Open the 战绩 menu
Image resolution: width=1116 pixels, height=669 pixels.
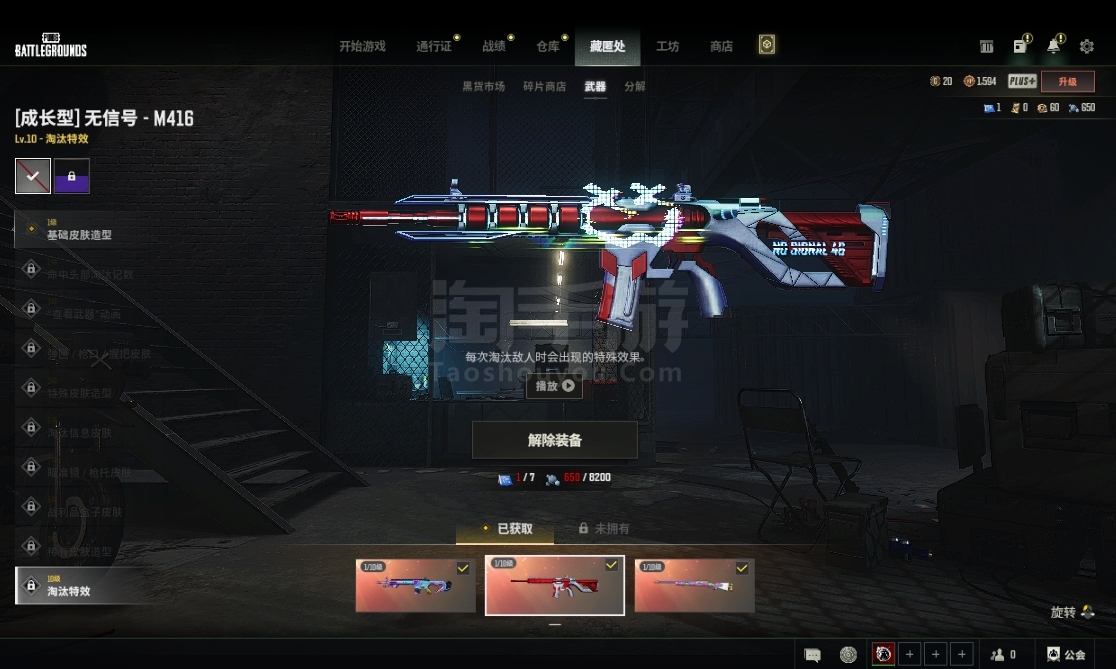[x=494, y=46]
